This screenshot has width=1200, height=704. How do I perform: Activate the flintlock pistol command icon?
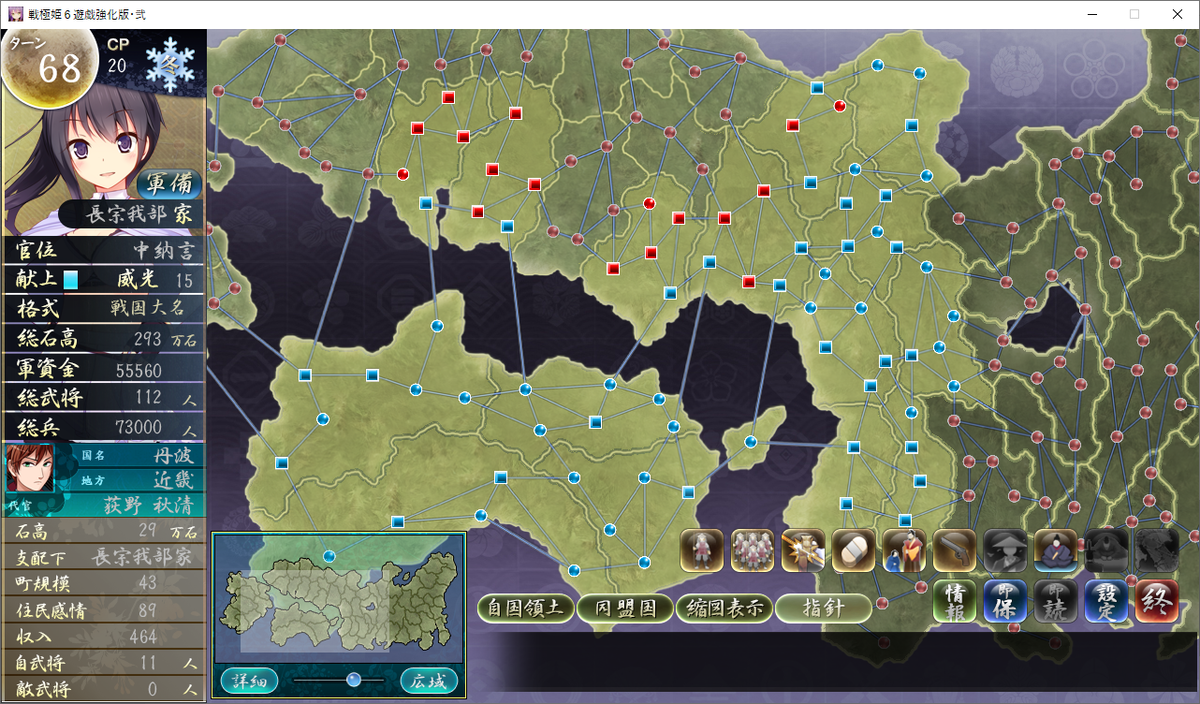pyautogui.click(x=955, y=550)
